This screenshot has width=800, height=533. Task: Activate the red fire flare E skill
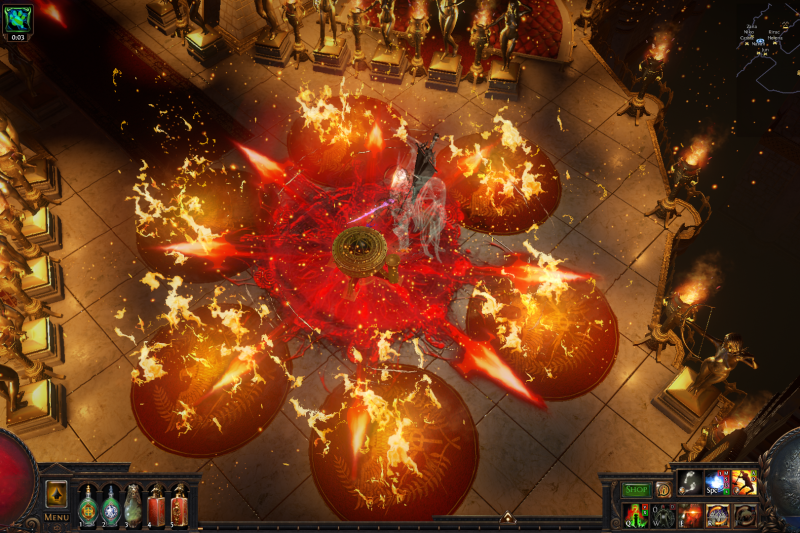tap(691, 515)
